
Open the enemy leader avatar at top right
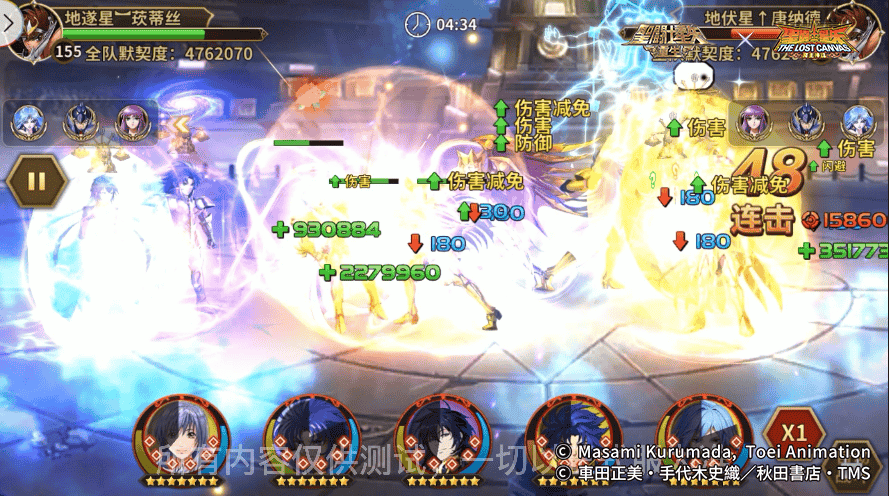860,28
